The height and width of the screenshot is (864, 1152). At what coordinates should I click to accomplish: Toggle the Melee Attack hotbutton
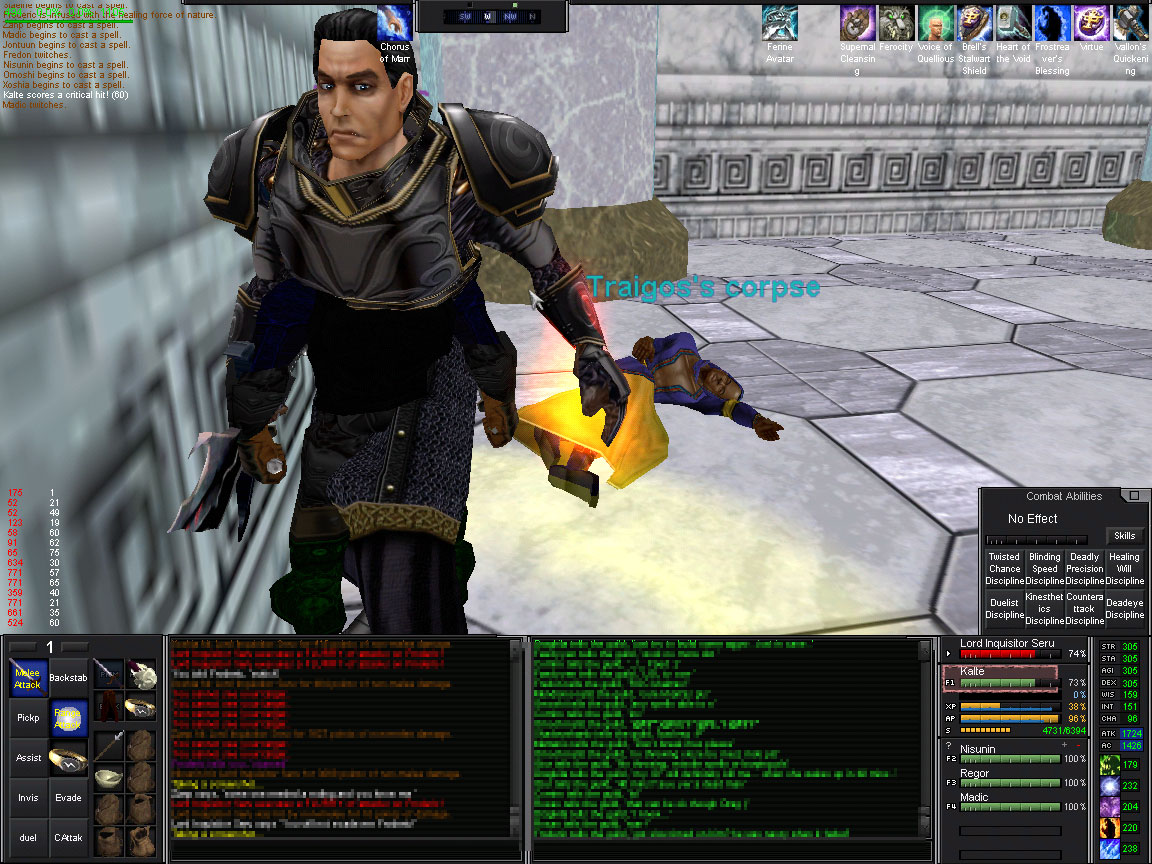[x=28, y=678]
